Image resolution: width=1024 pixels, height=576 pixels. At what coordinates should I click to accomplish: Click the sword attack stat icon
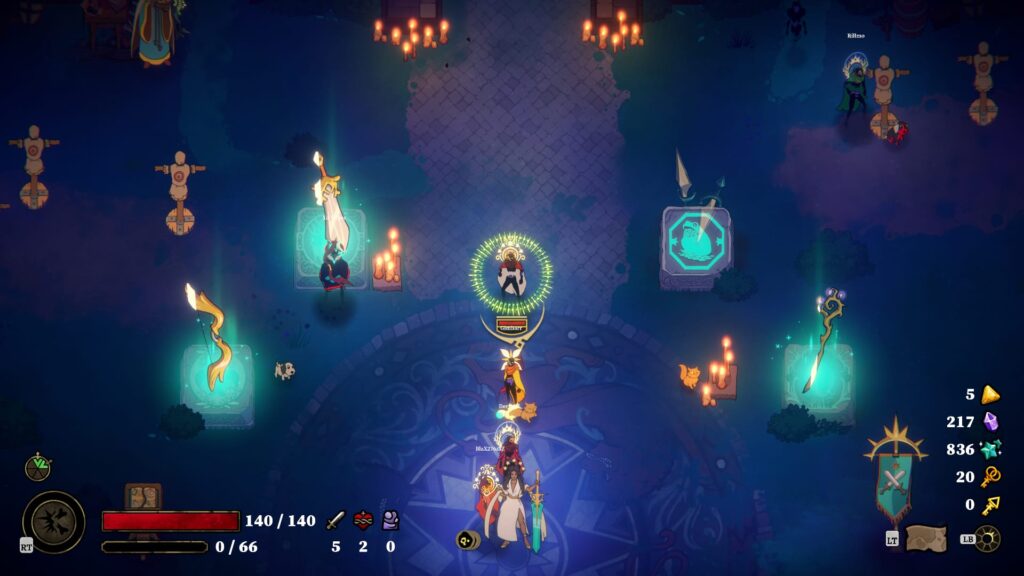click(x=335, y=520)
